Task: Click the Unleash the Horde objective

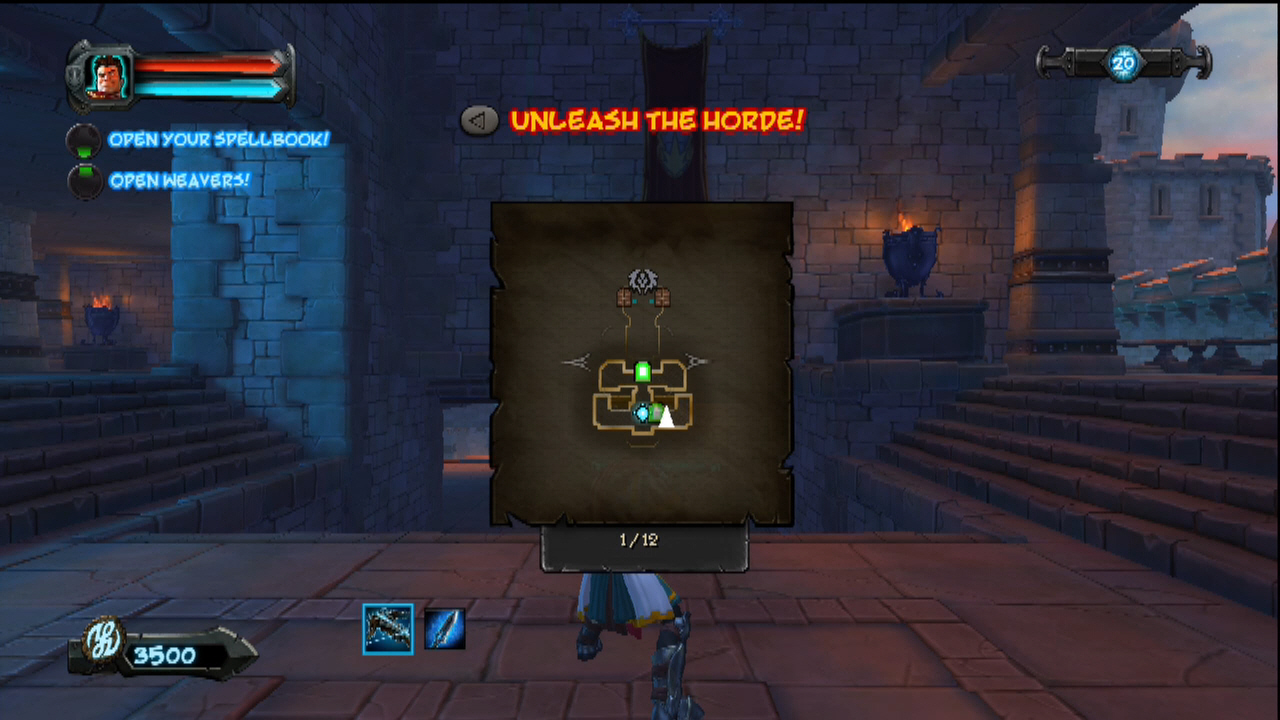Action: [656, 122]
